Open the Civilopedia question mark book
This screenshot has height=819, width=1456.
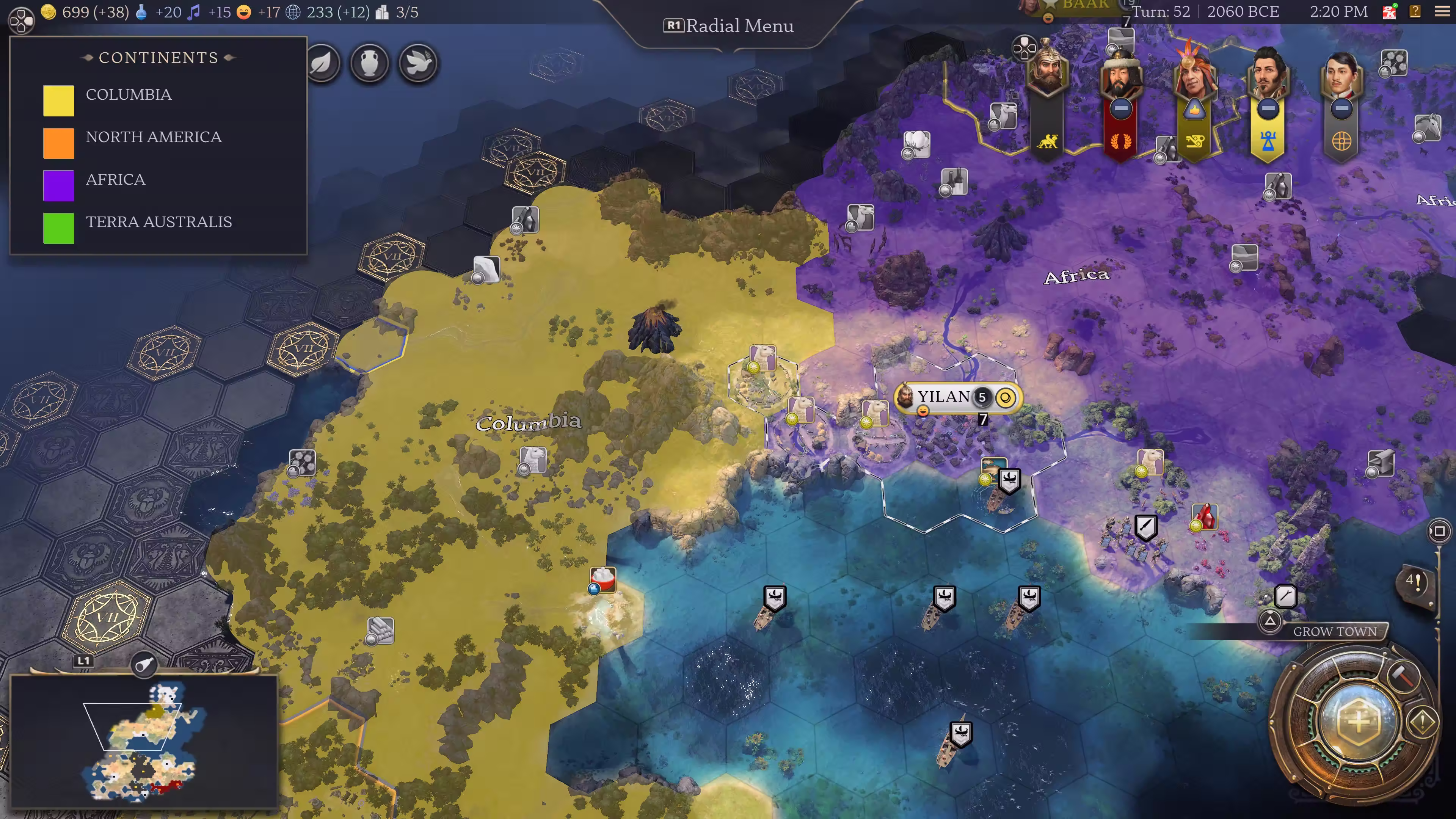coord(1415,11)
